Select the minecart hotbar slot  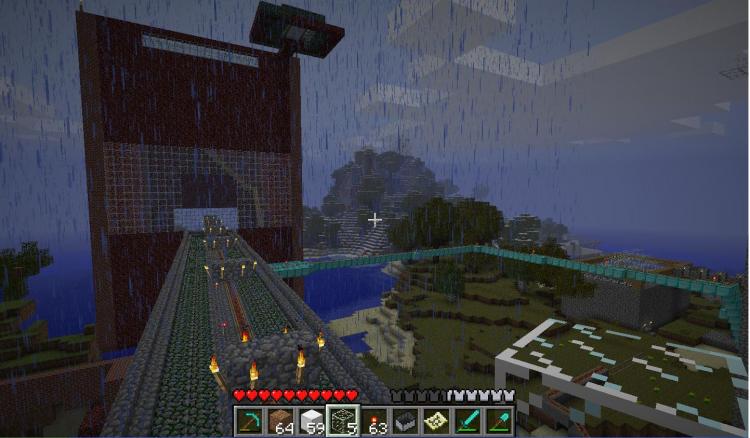pyautogui.click(x=403, y=421)
